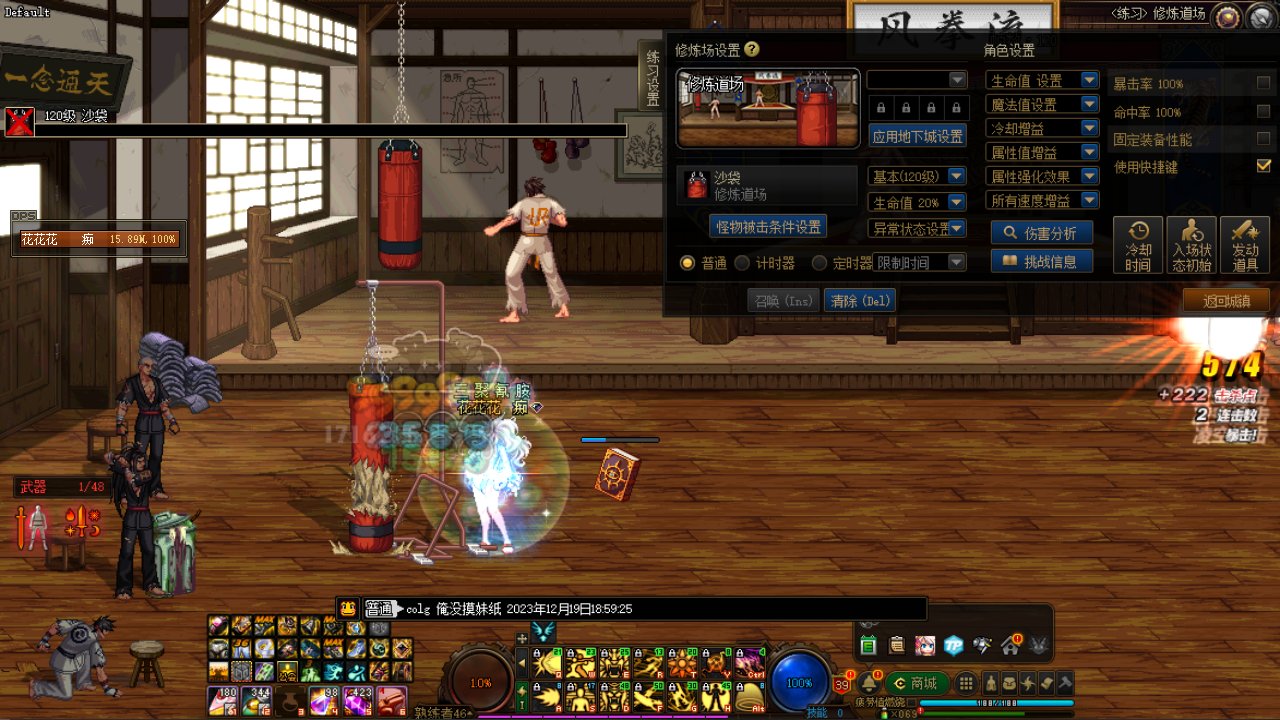This screenshot has height=720, width=1280.
Task: Enable the 暴击率 100% checkbox
Action: pos(1264,83)
